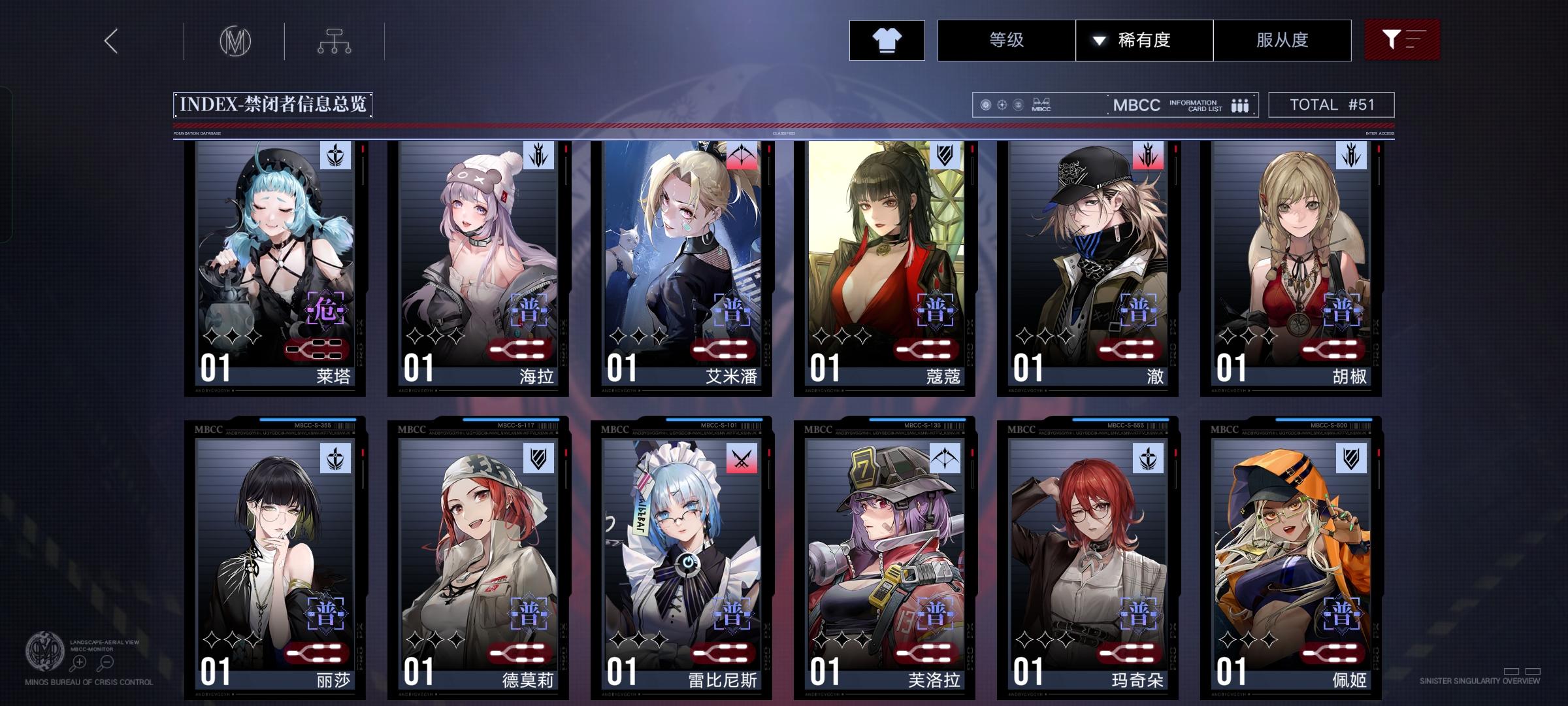
Task: Switch sorting to 等级
Action: coord(1006,40)
